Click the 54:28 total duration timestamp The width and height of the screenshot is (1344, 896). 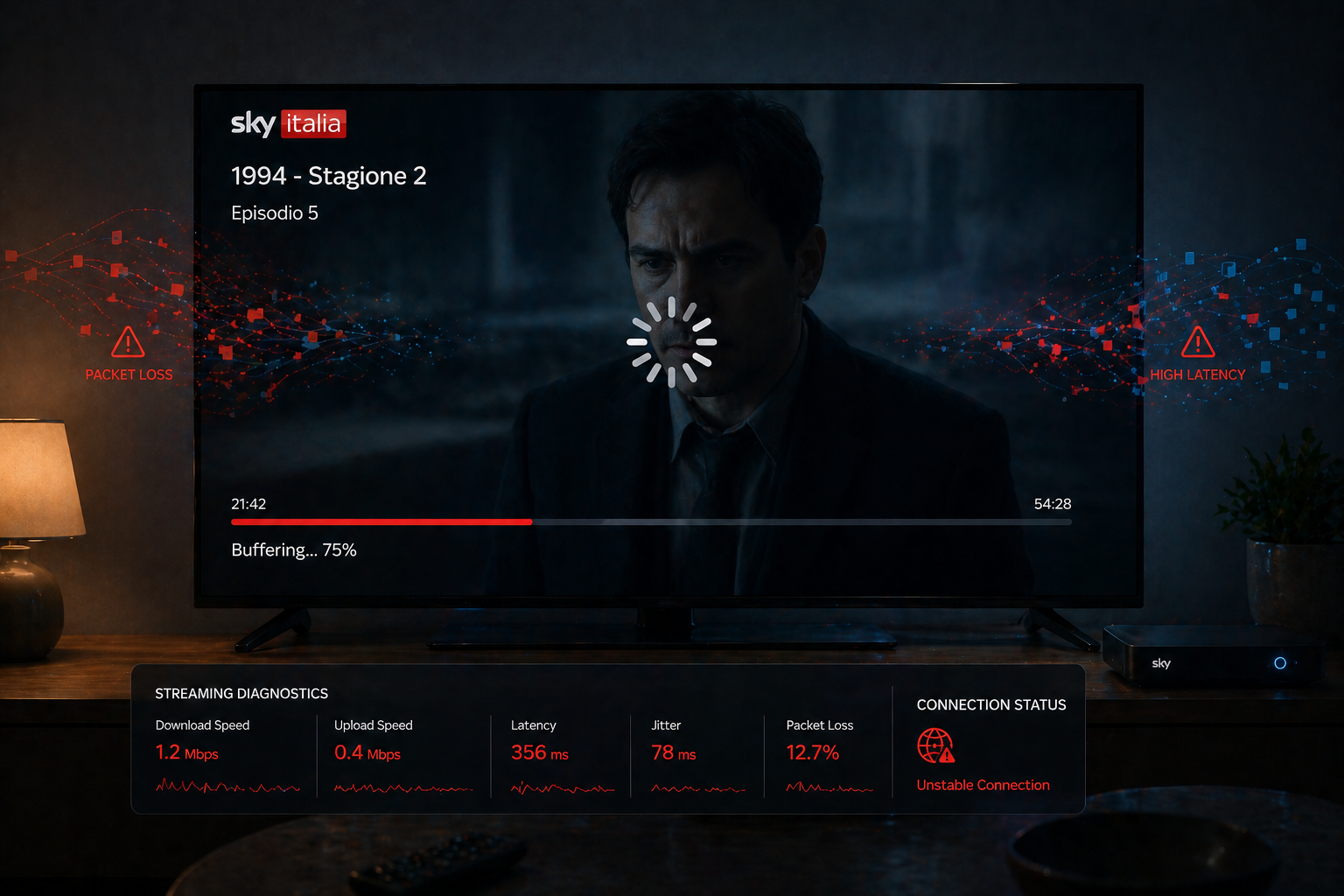(x=1053, y=503)
